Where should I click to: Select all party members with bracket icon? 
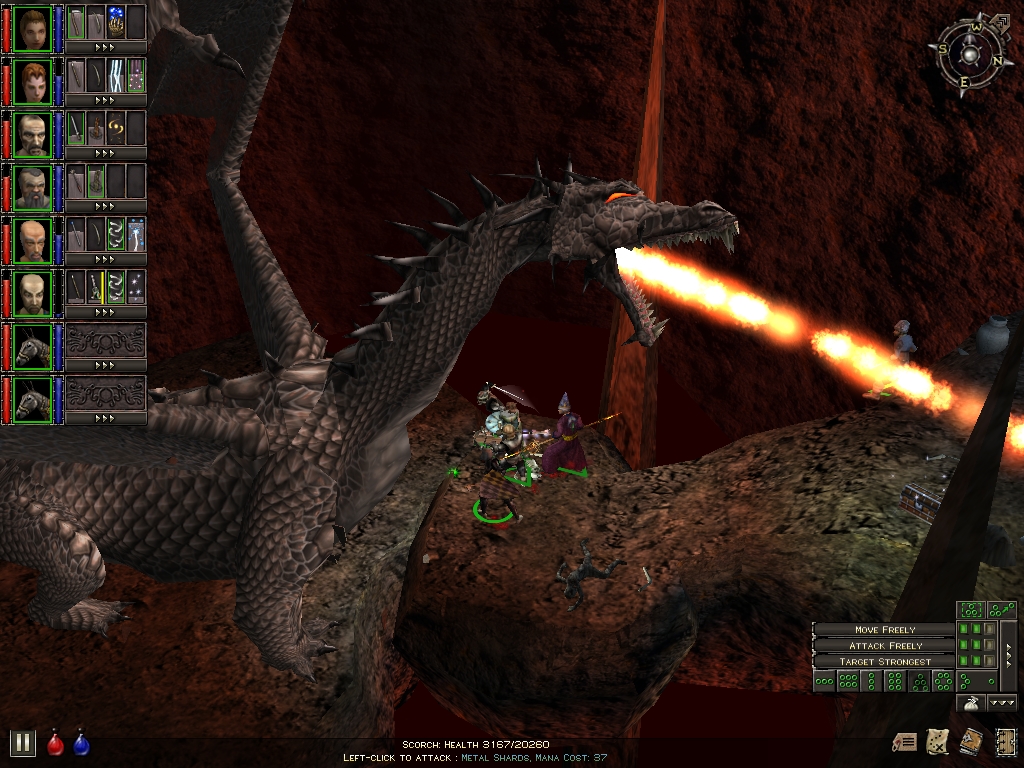point(971,609)
